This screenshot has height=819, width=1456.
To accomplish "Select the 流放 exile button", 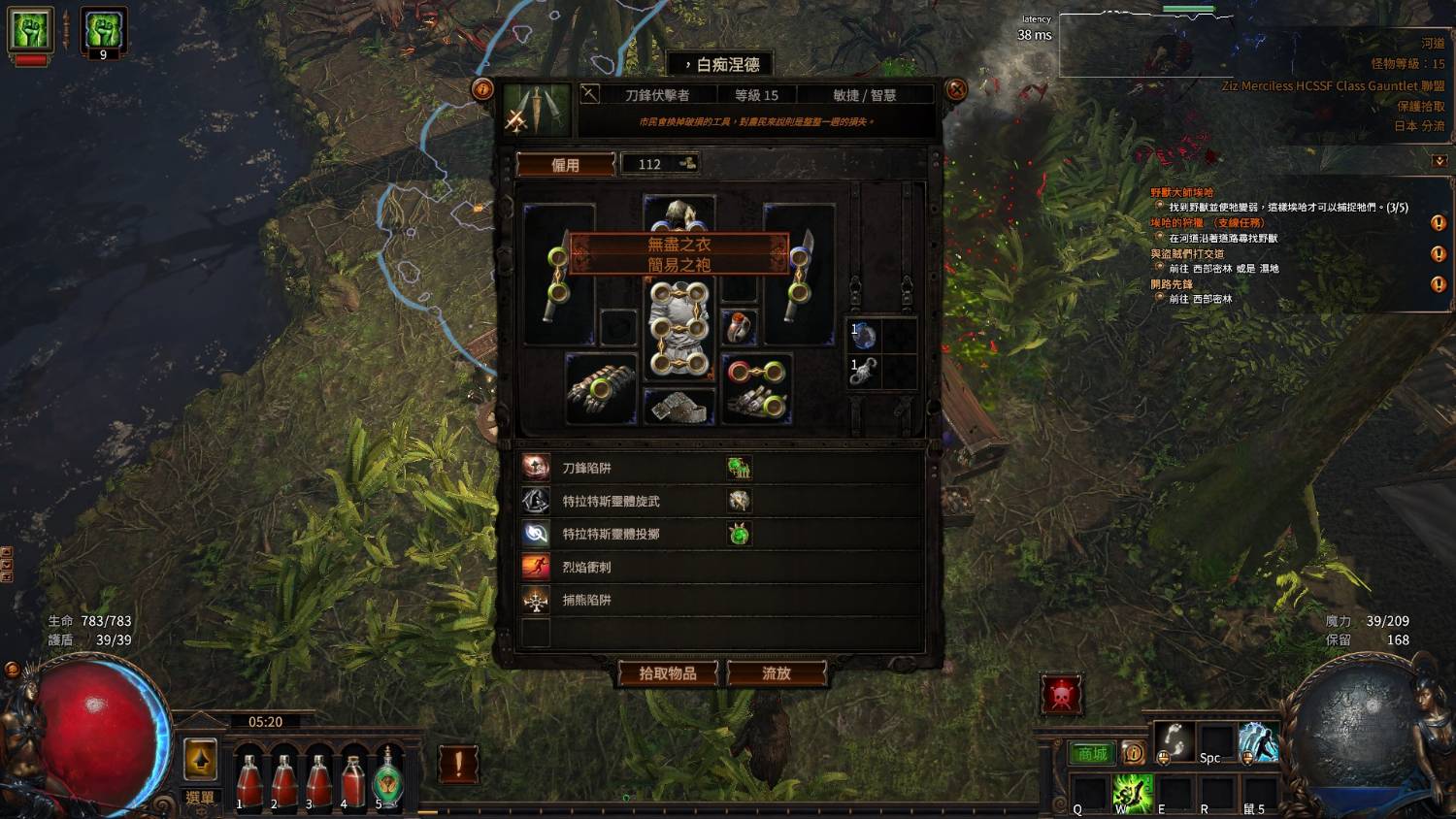I will tap(777, 673).
